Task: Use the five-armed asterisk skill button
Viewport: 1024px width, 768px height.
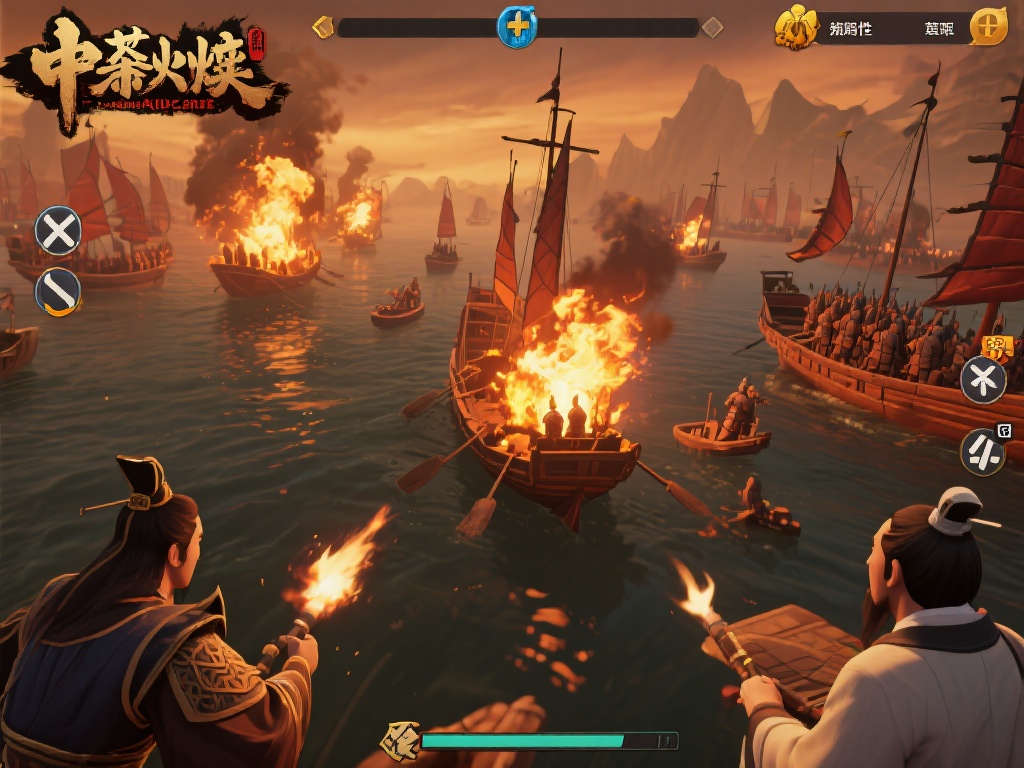Action: point(983,380)
